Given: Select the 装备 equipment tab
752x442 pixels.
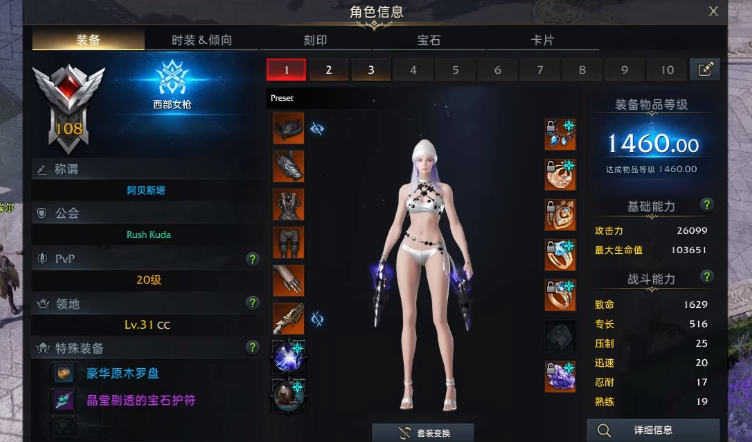Looking at the screenshot, I should pos(88,41).
